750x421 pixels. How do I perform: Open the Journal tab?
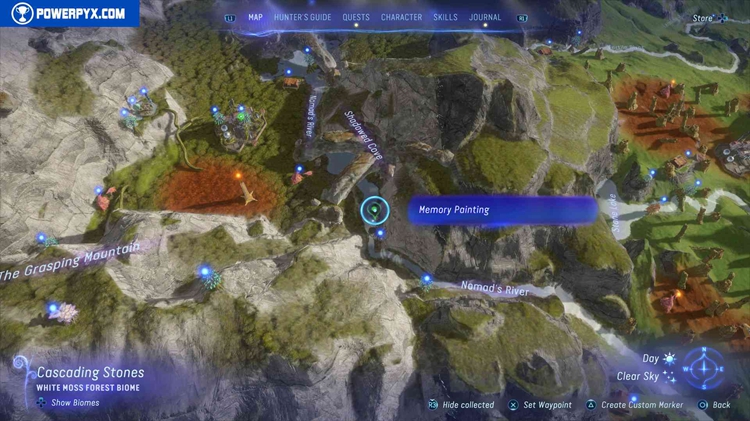click(x=485, y=17)
